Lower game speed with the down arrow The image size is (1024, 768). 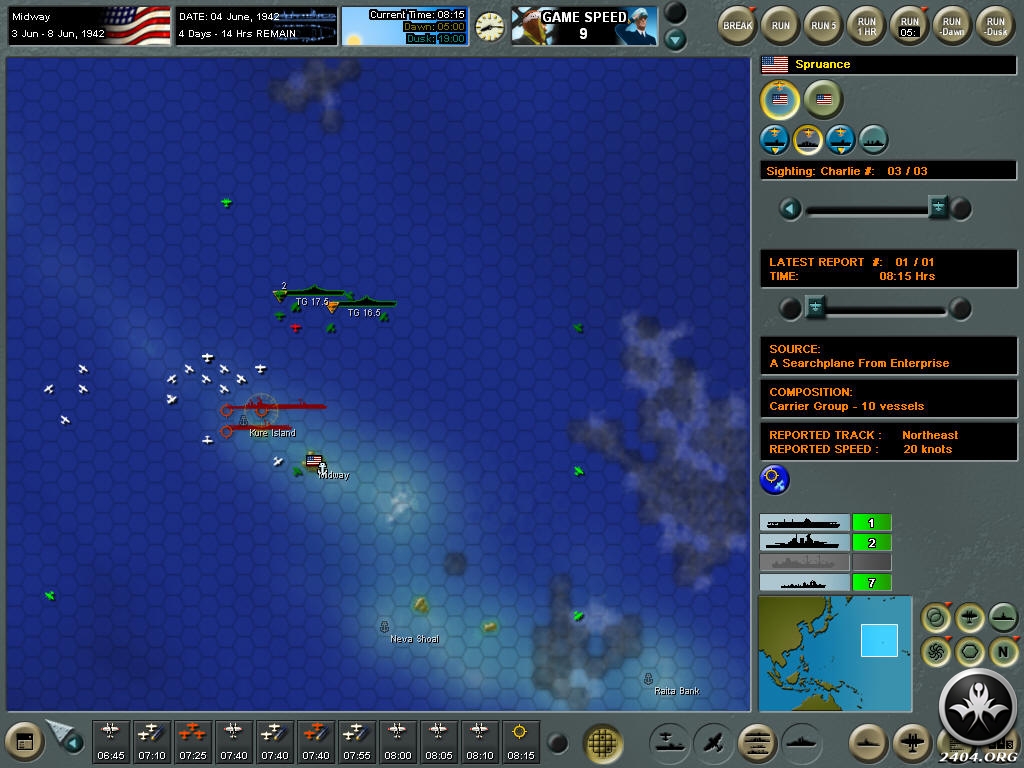[x=676, y=40]
